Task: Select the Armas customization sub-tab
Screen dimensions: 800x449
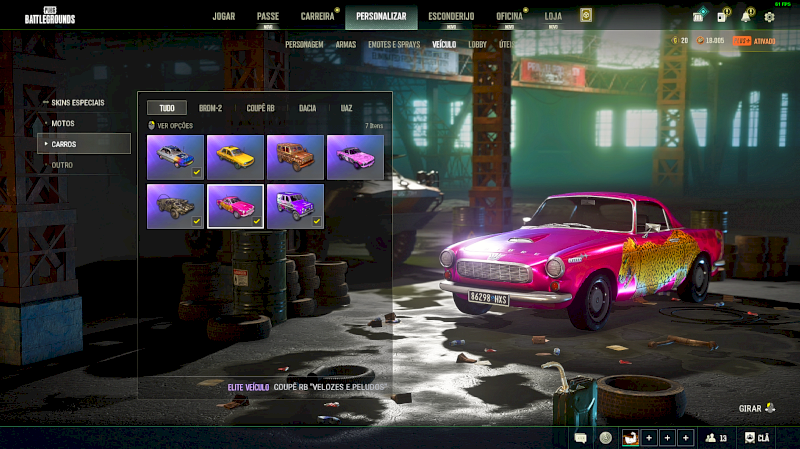Action: pos(346,45)
